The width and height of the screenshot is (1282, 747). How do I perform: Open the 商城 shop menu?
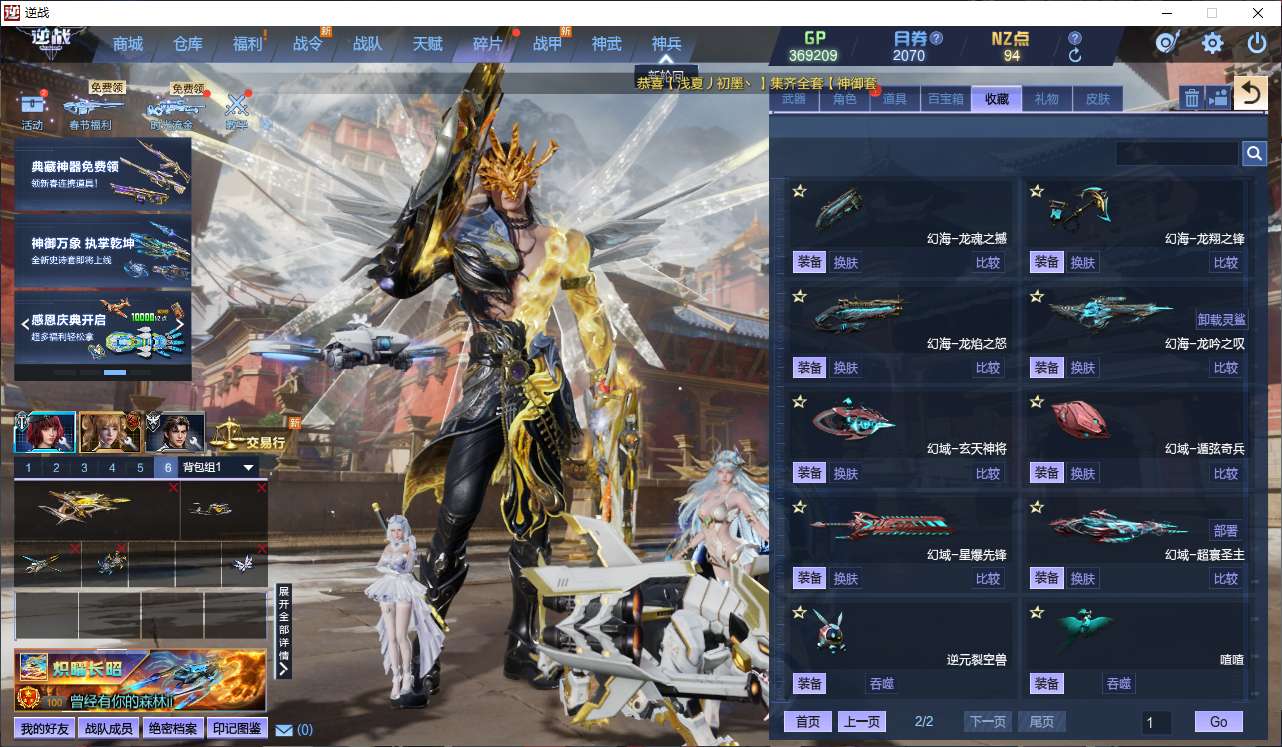[x=128, y=44]
